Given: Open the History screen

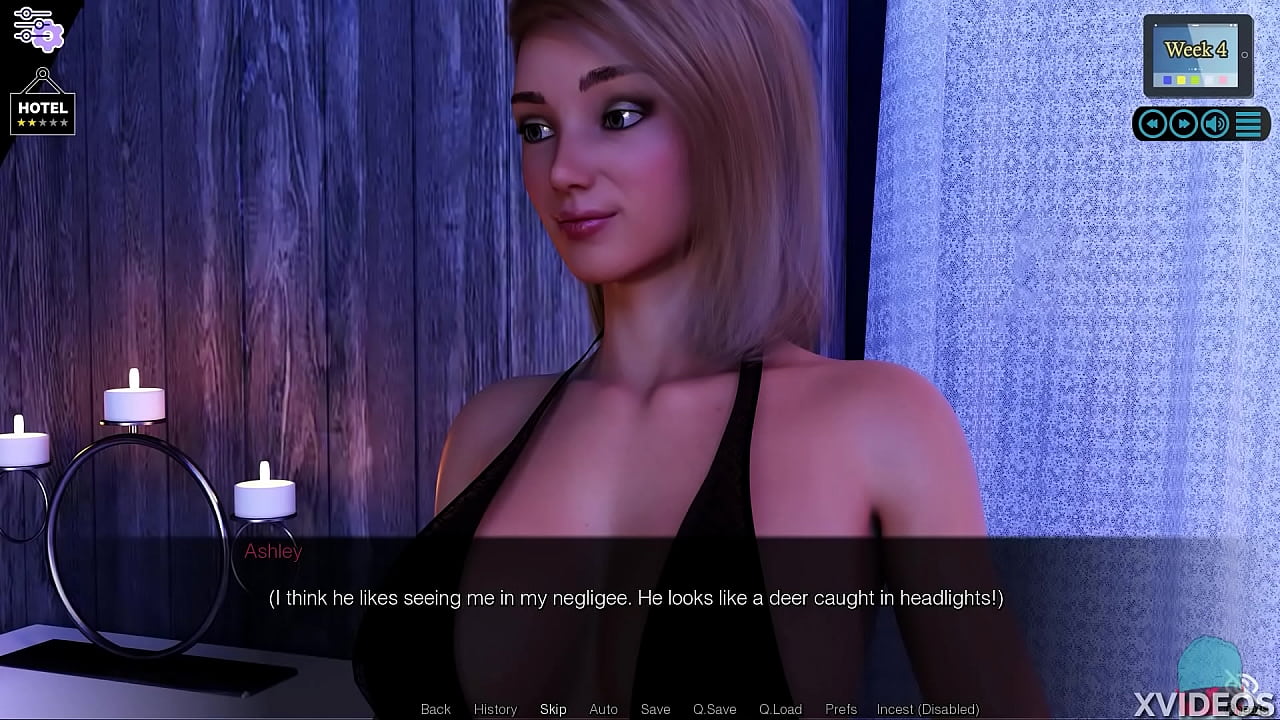Looking at the screenshot, I should (x=495, y=708).
